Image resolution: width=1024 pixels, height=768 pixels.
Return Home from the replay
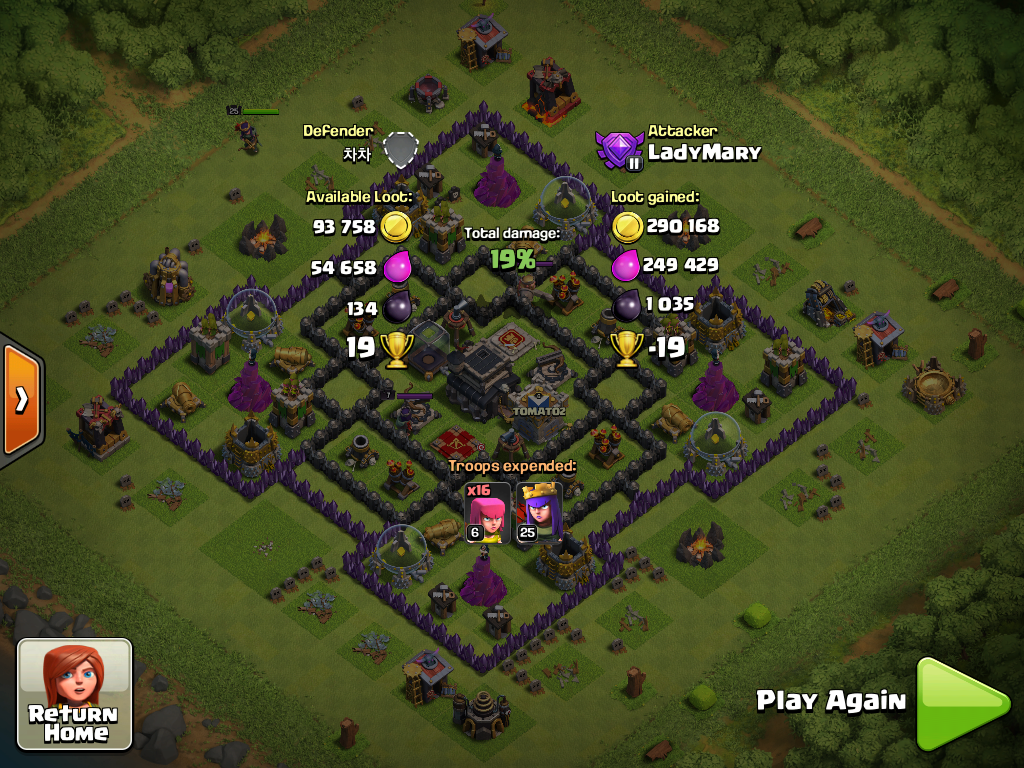(75, 694)
